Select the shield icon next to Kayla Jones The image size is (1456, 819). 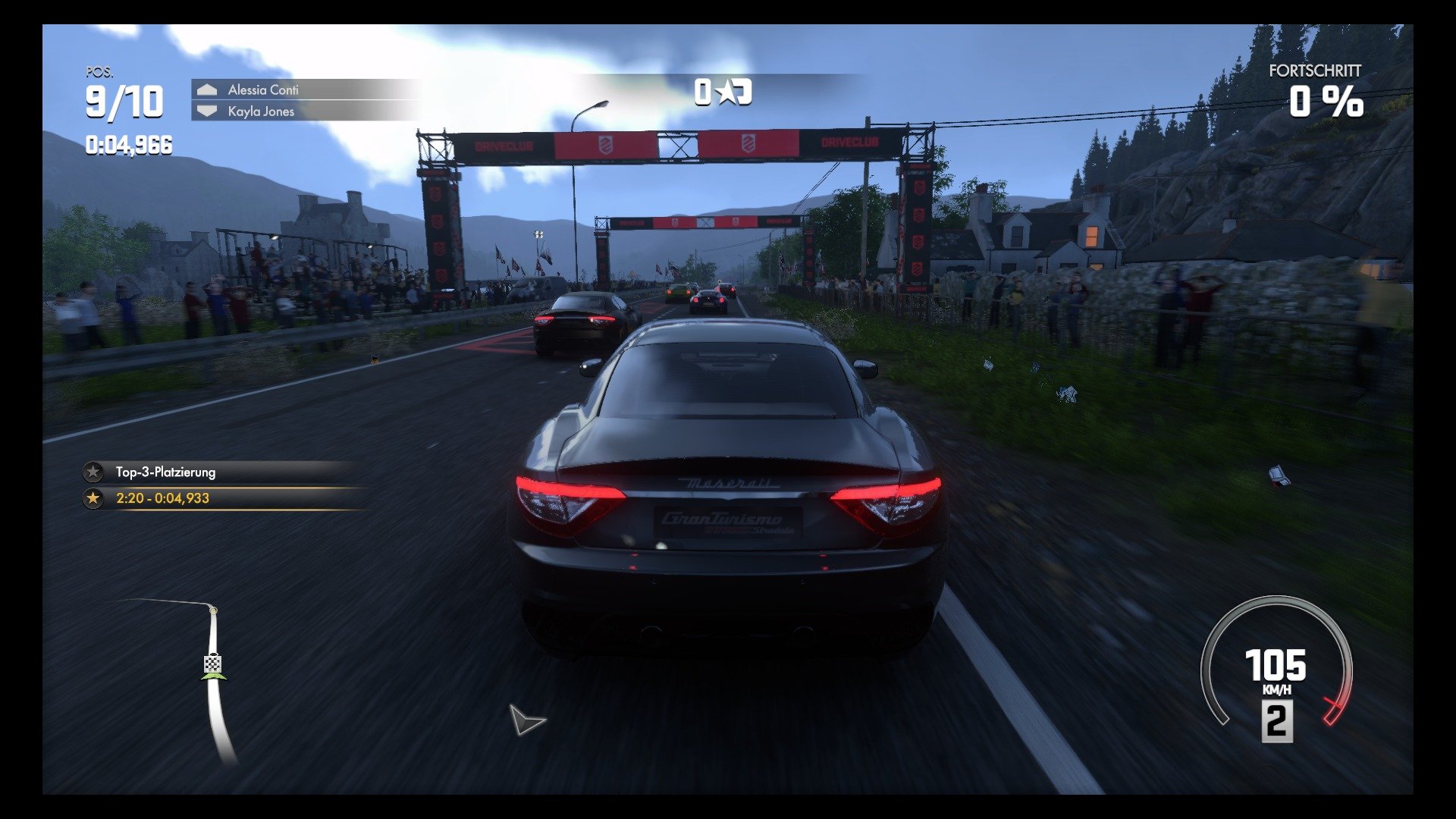[x=206, y=111]
